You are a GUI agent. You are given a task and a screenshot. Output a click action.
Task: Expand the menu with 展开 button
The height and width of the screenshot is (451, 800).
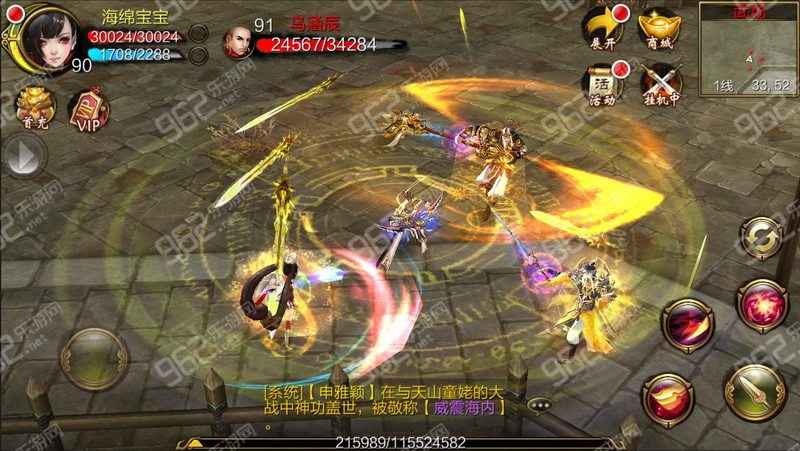(603, 27)
